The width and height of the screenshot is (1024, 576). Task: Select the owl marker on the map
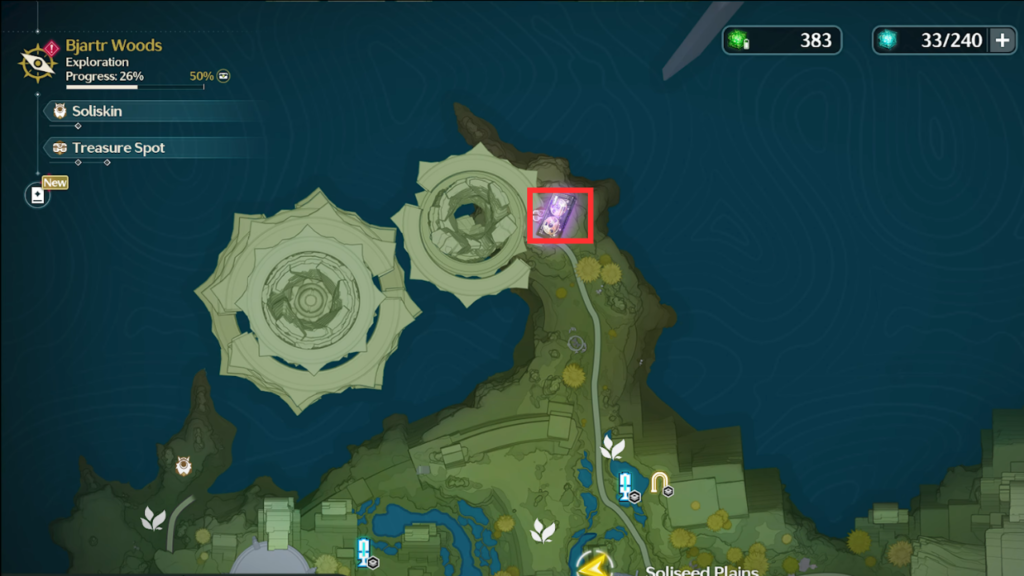[184, 465]
